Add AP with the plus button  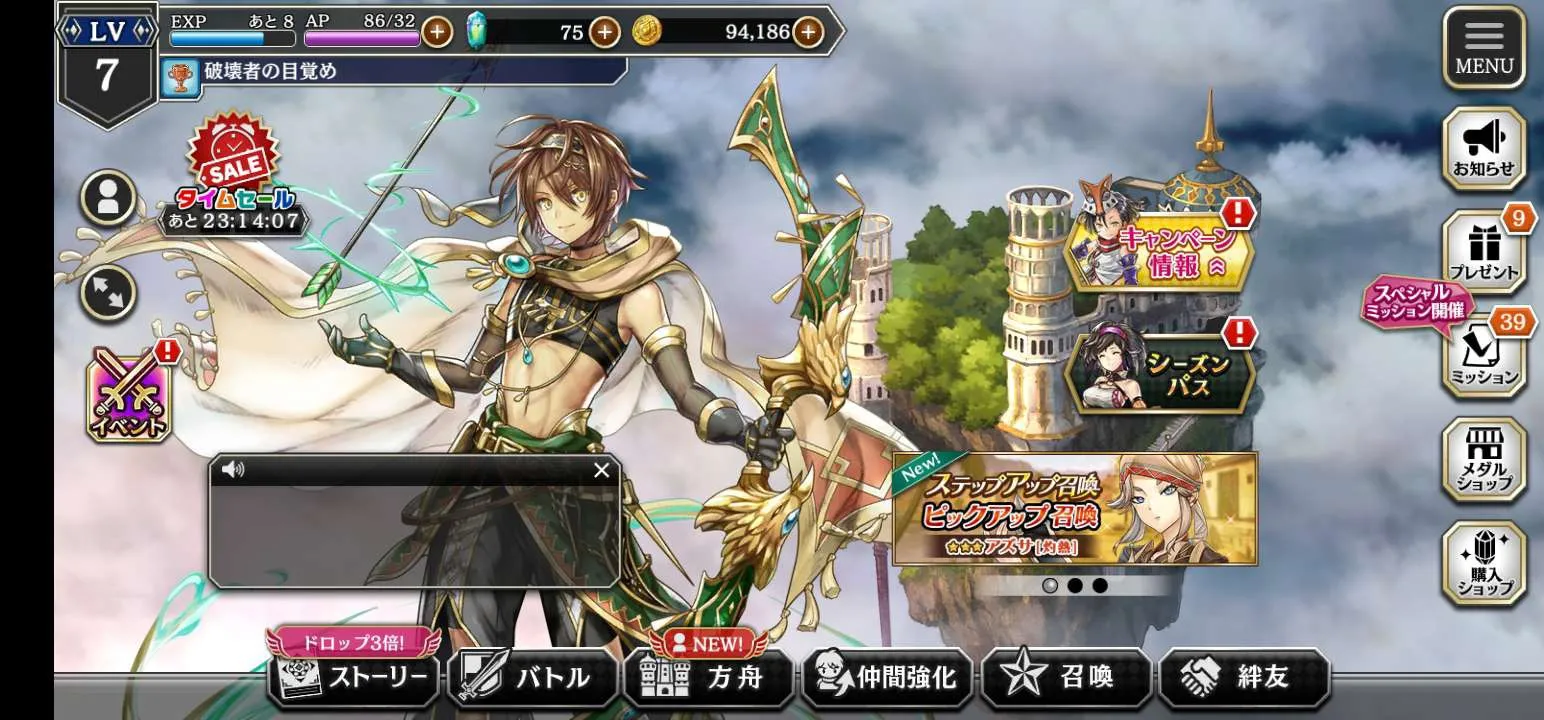pos(437,32)
